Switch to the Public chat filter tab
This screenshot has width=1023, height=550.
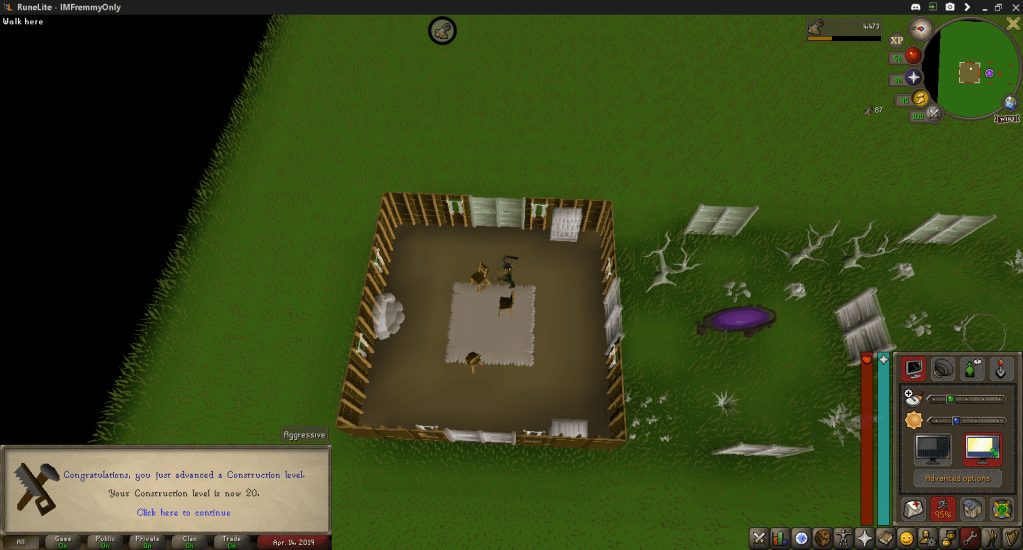105,541
